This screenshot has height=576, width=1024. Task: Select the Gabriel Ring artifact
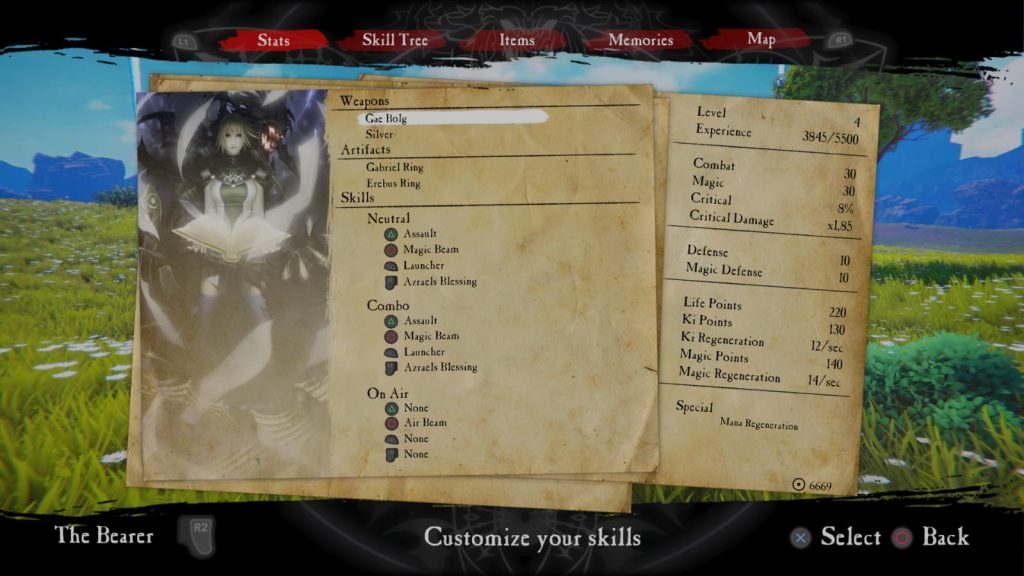[x=393, y=168]
